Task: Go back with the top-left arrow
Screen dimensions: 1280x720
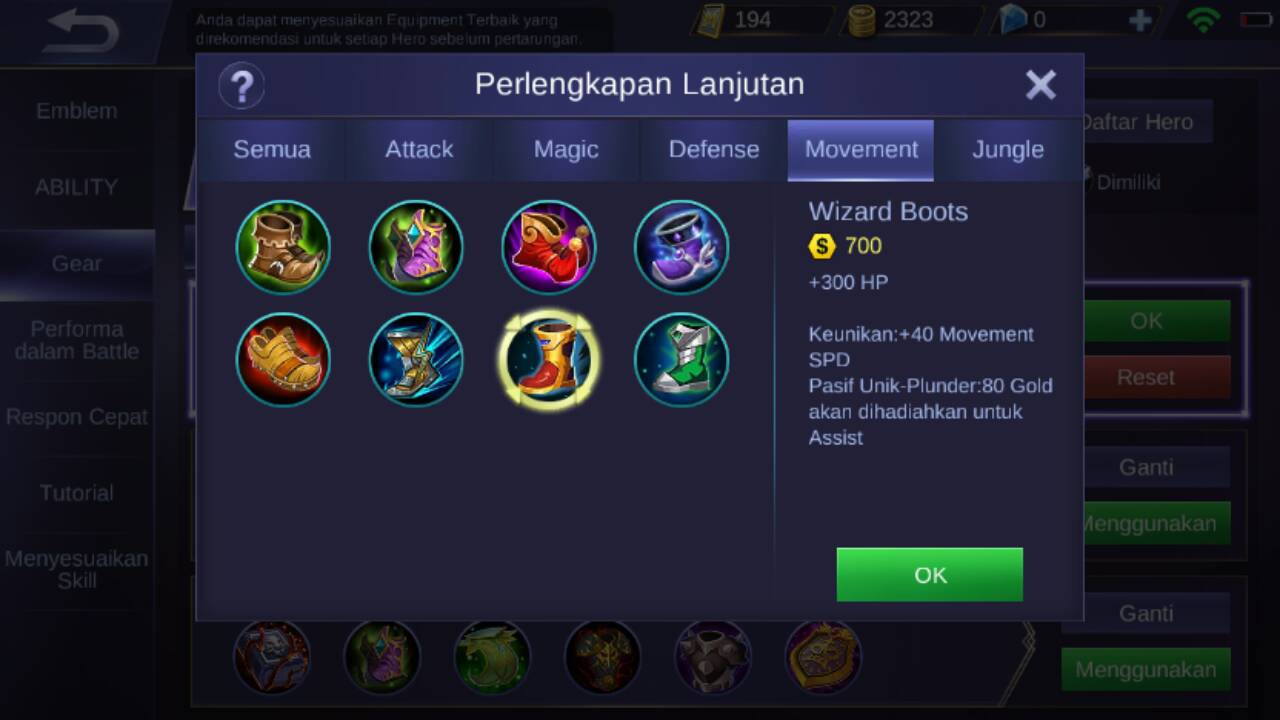Action: 82,31
